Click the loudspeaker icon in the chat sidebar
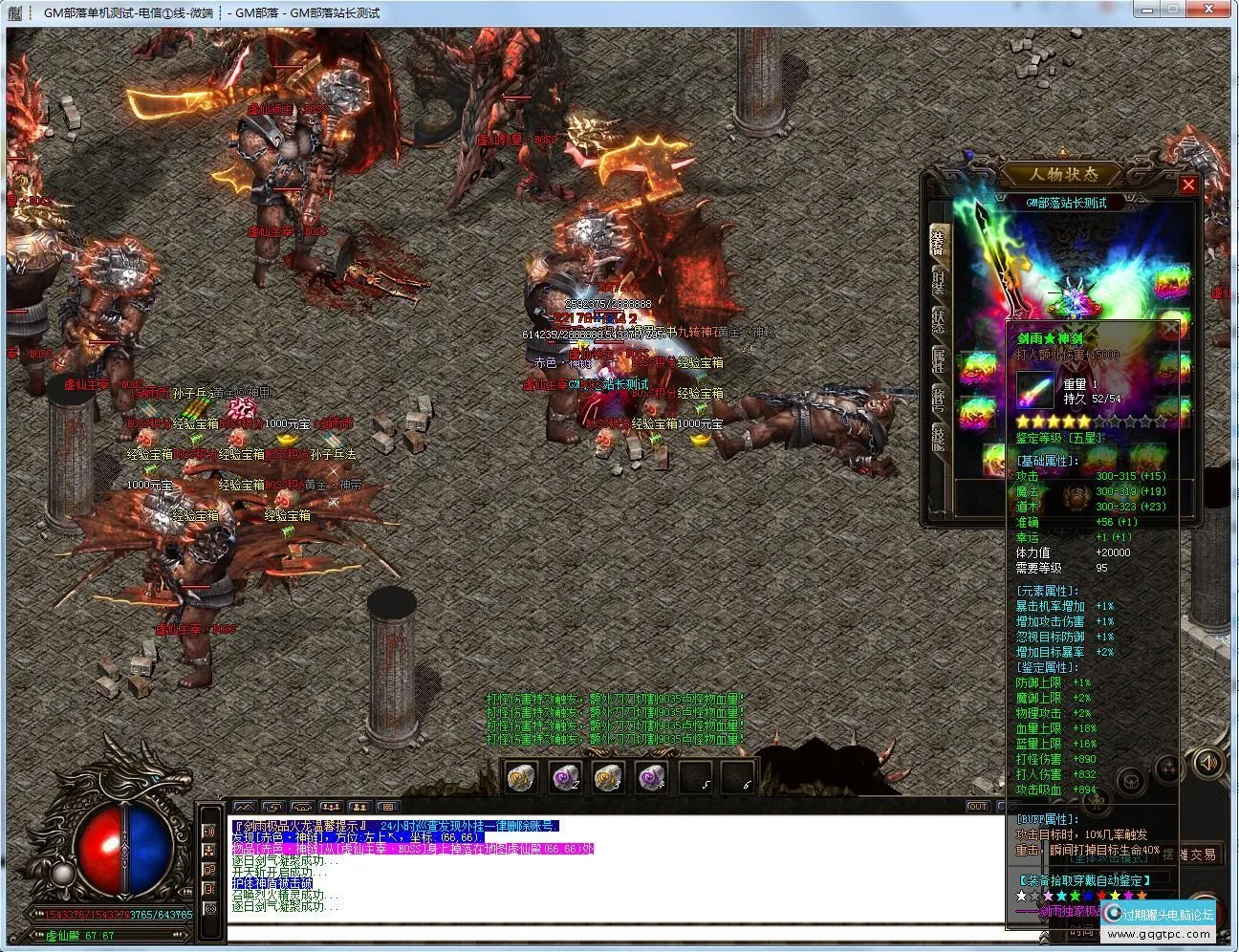Image resolution: width=1239 pixels, height=952 pixels. pos(210,831)
